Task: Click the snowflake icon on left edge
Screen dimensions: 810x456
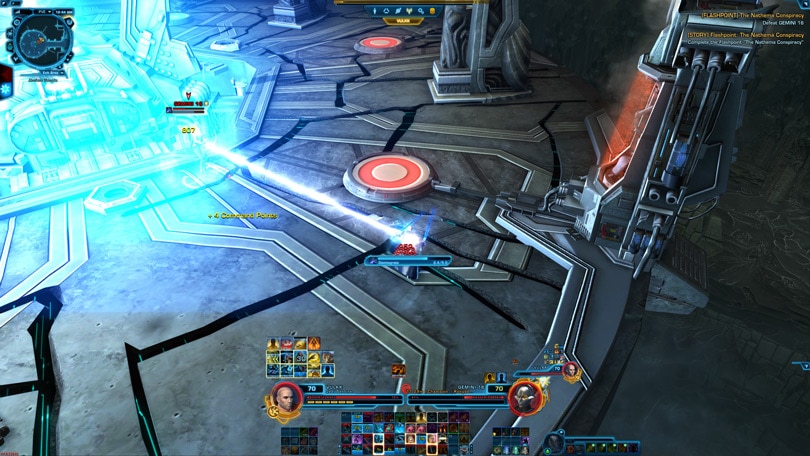Action: [5, 88]
